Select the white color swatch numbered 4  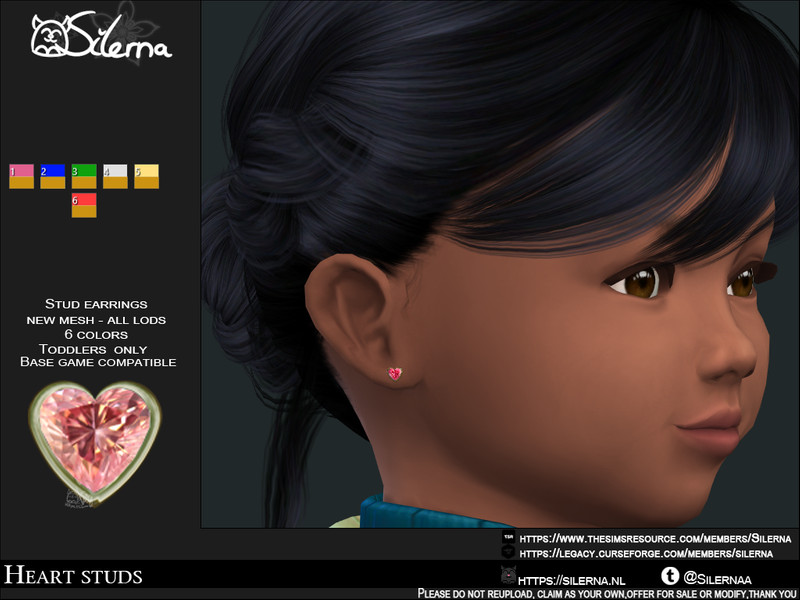click(115, 176)
